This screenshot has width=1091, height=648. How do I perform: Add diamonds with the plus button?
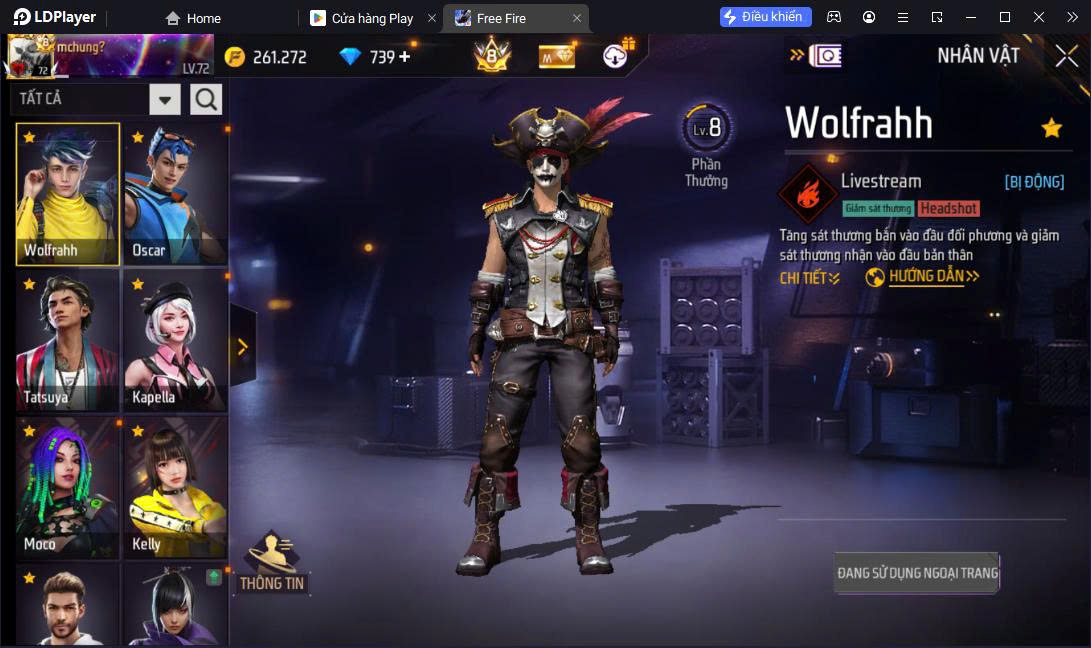tap(405, 57)
